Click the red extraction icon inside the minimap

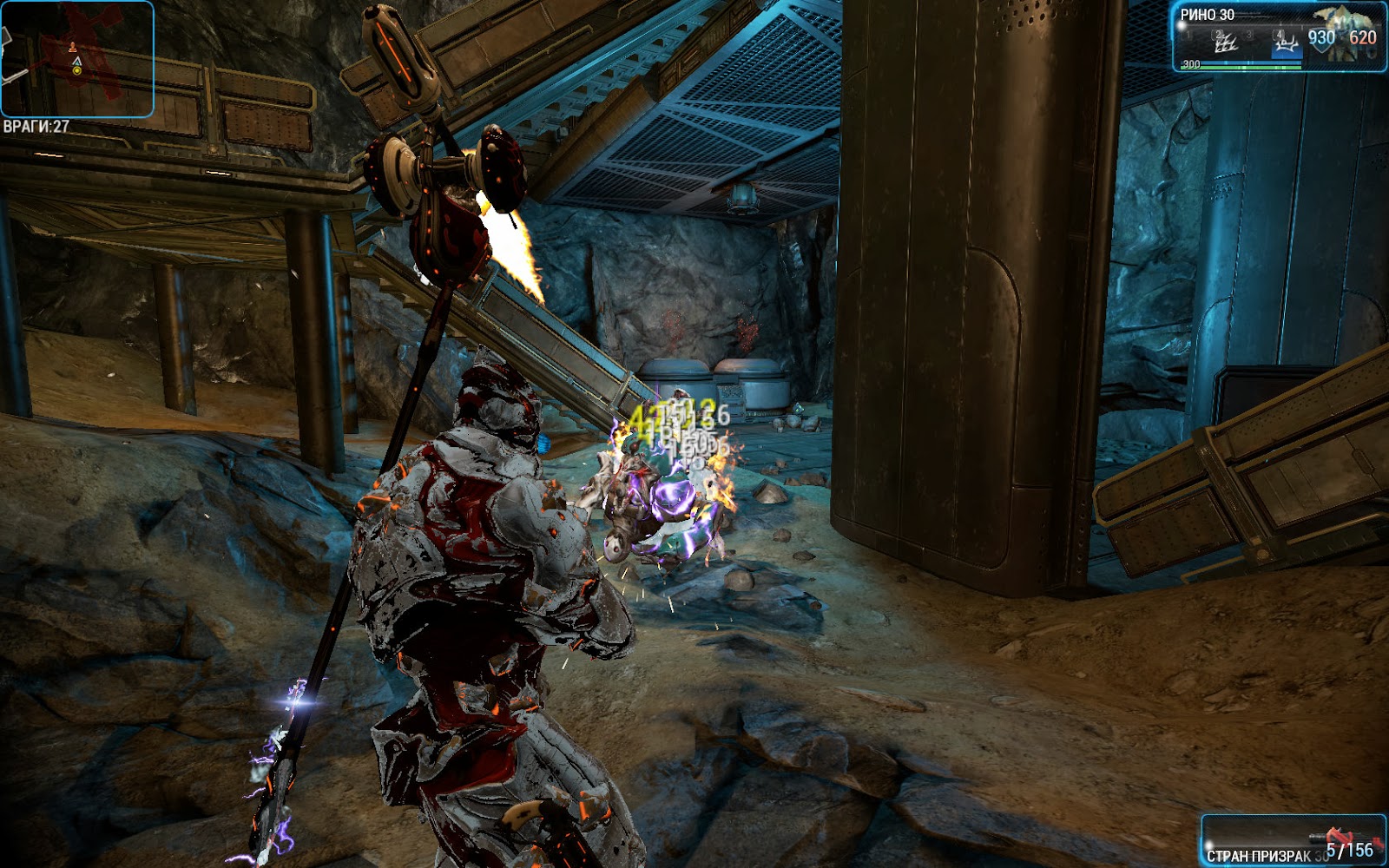[73, 48]
